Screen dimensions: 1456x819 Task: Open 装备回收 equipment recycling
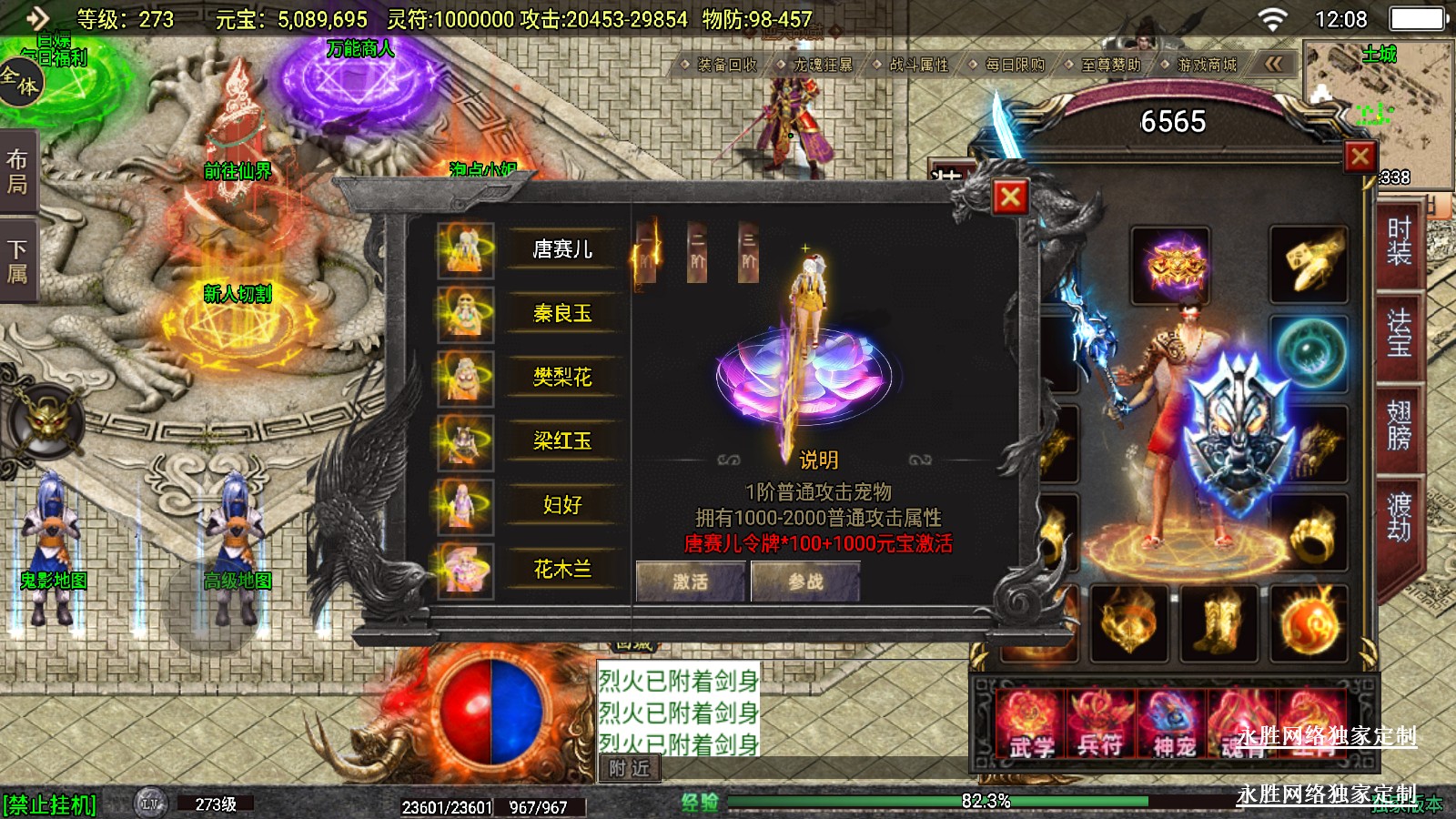tap(726, 65)
